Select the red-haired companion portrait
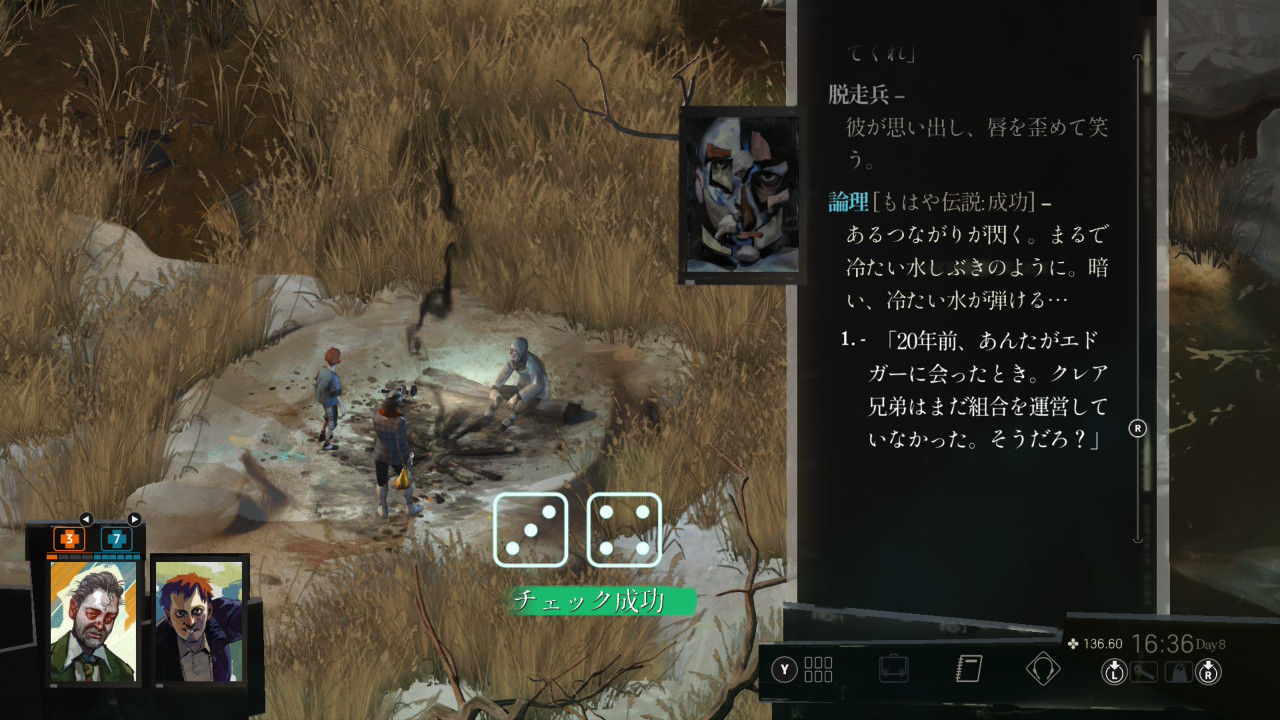 point(199,620)
